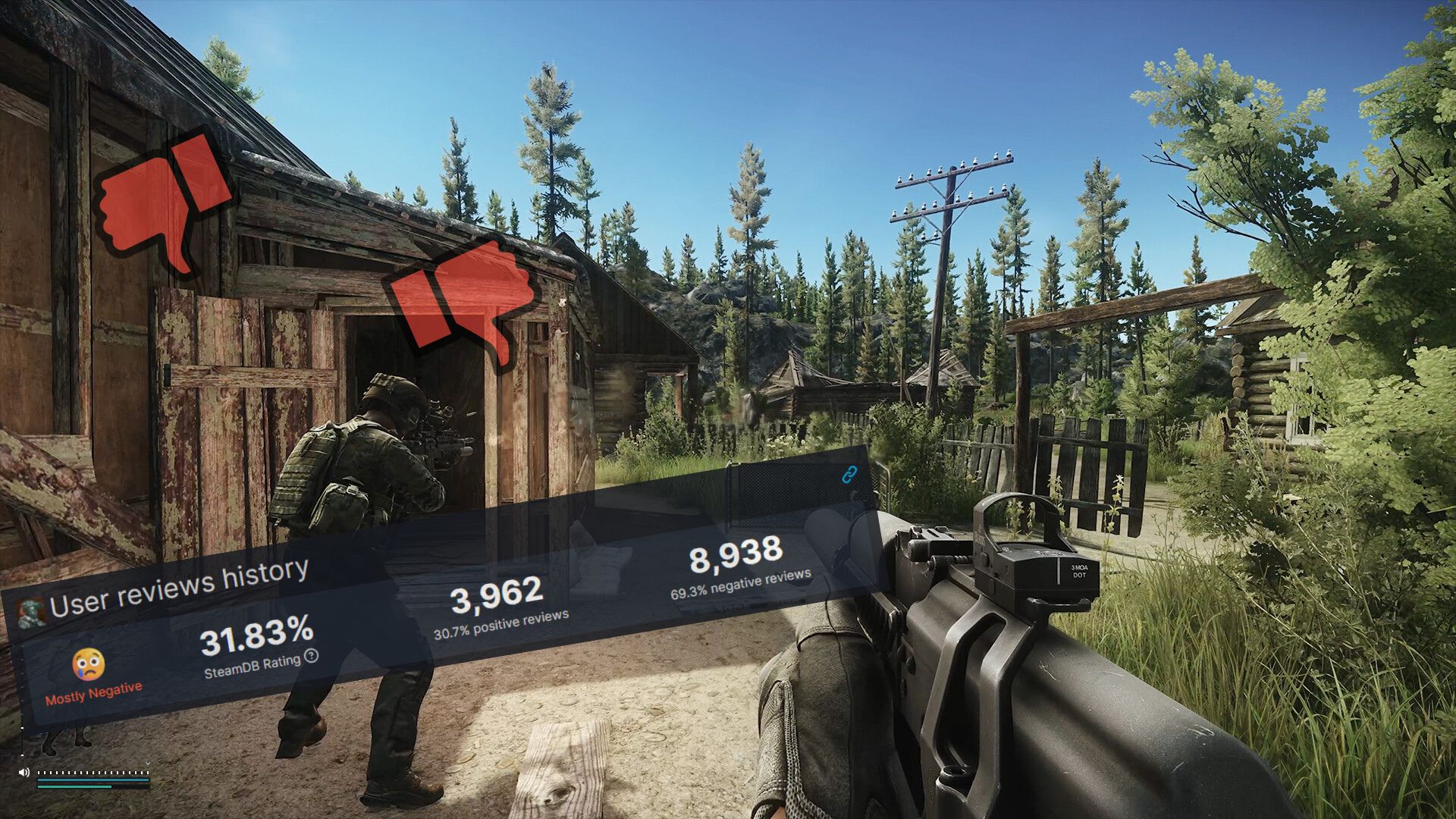Mute the audio with the speaker icon
Image resolution: width=1456 pixels, height=819 pixels.
[24, 772]
